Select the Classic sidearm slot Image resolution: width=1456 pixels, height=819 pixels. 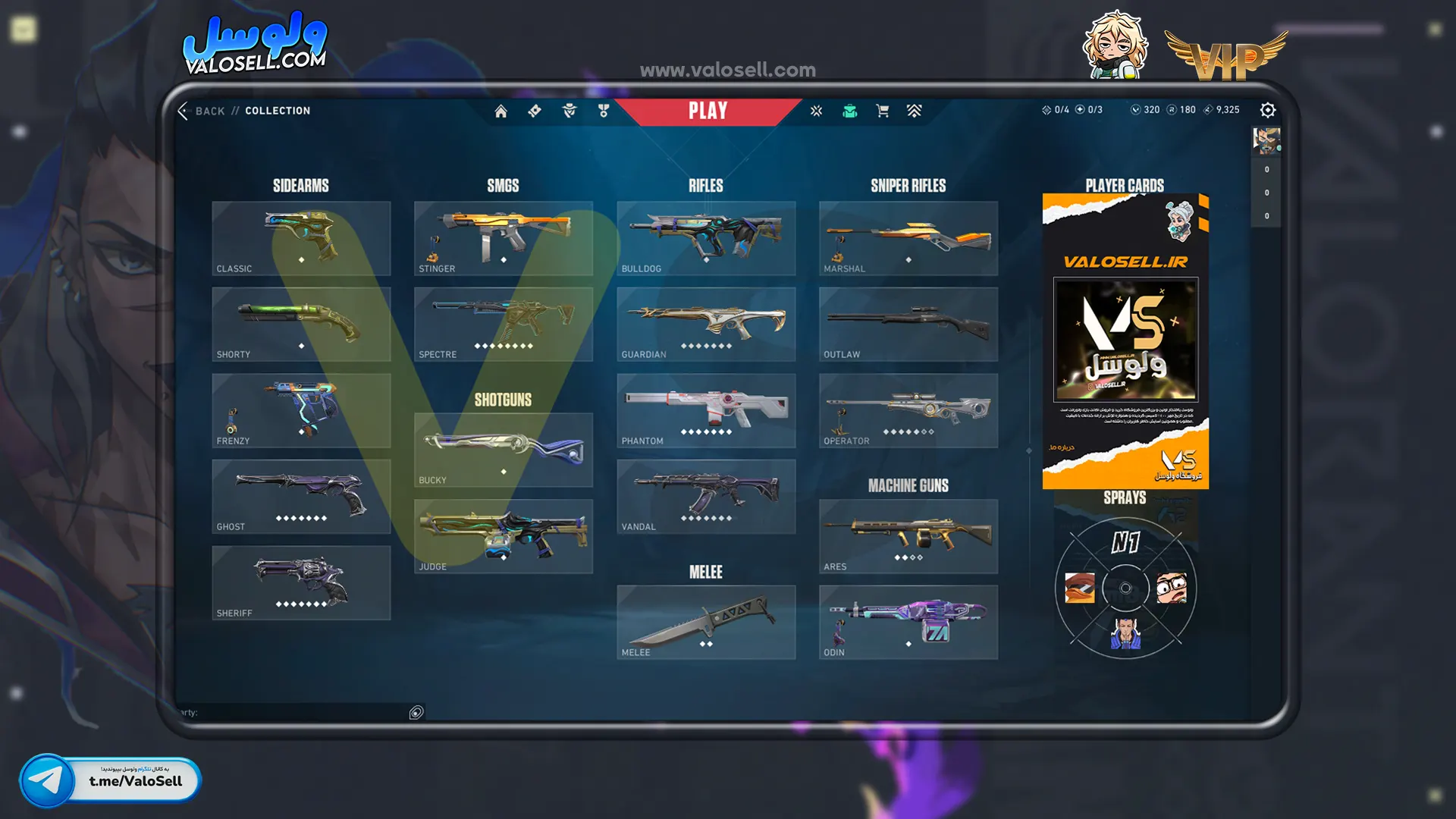coord(301,238)
